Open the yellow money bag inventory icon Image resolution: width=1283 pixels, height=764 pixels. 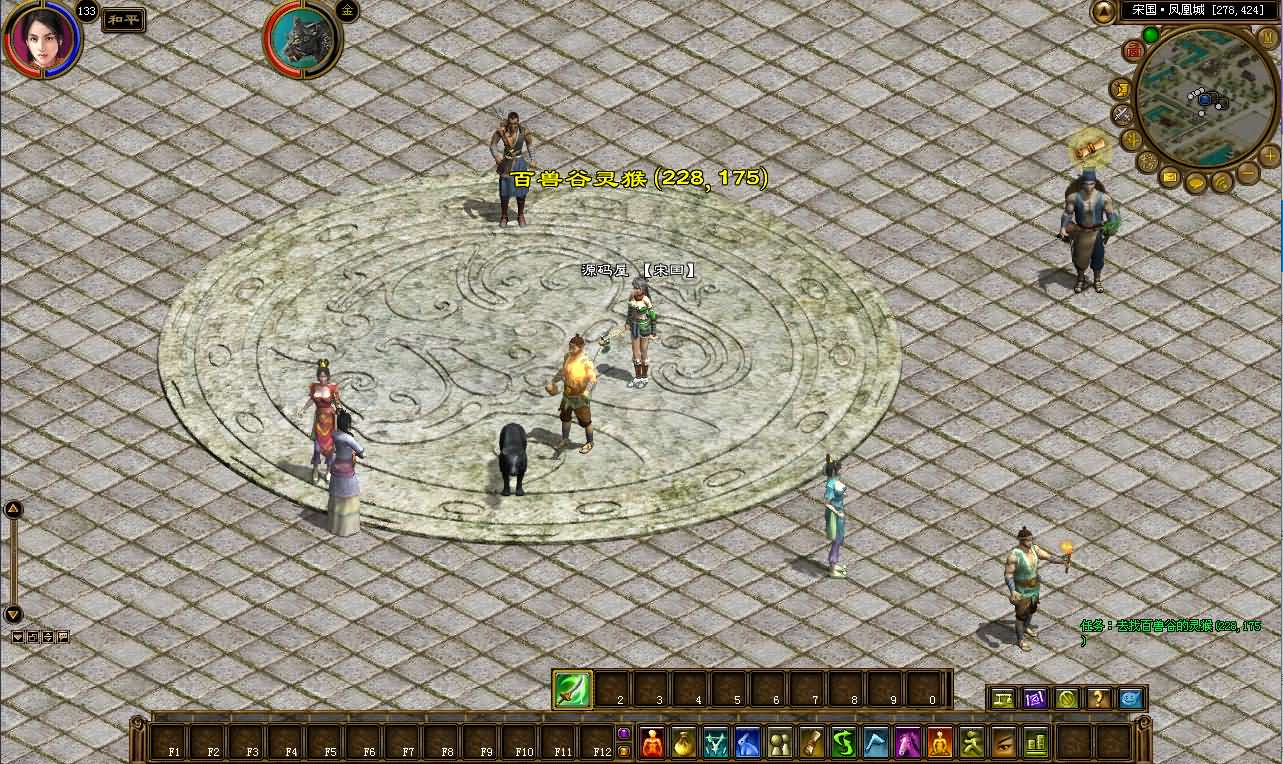coord(684,743)
